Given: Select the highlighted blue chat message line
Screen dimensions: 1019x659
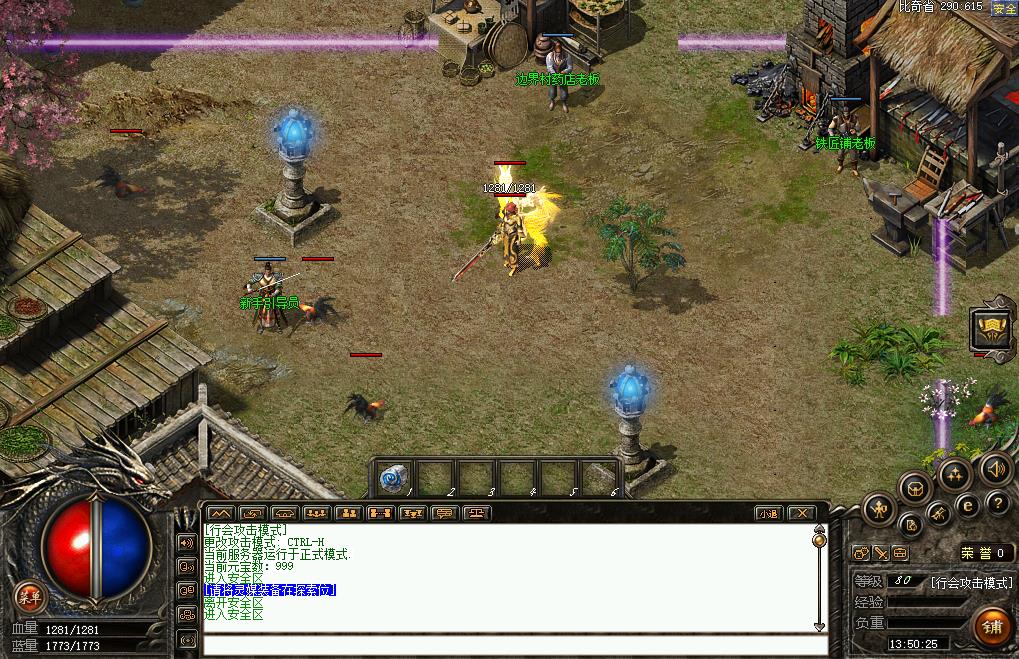Looking at the screenshot, I should pos(269,591).
